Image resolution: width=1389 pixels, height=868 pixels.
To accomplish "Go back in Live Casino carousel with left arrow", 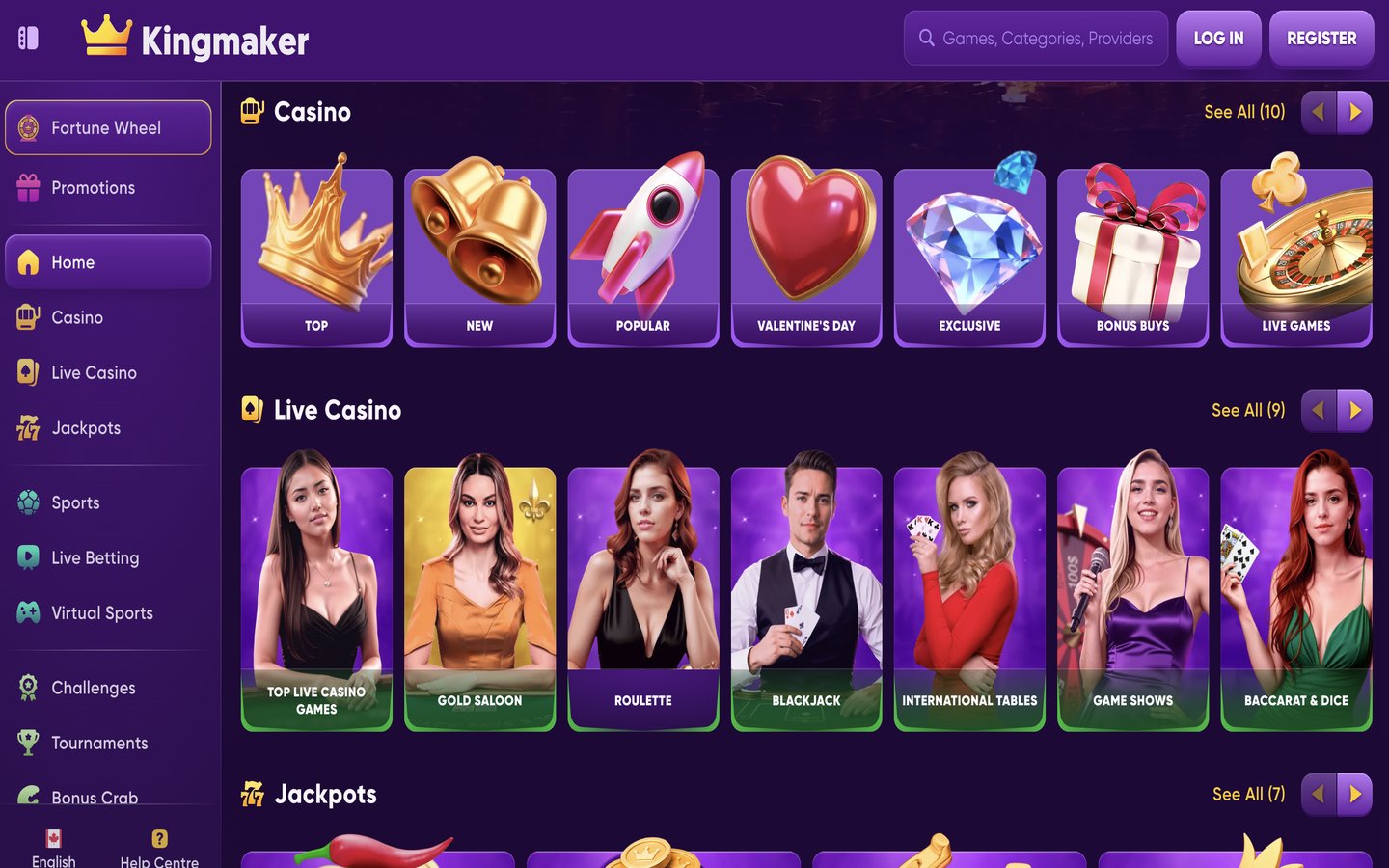I will (1318, 410).
